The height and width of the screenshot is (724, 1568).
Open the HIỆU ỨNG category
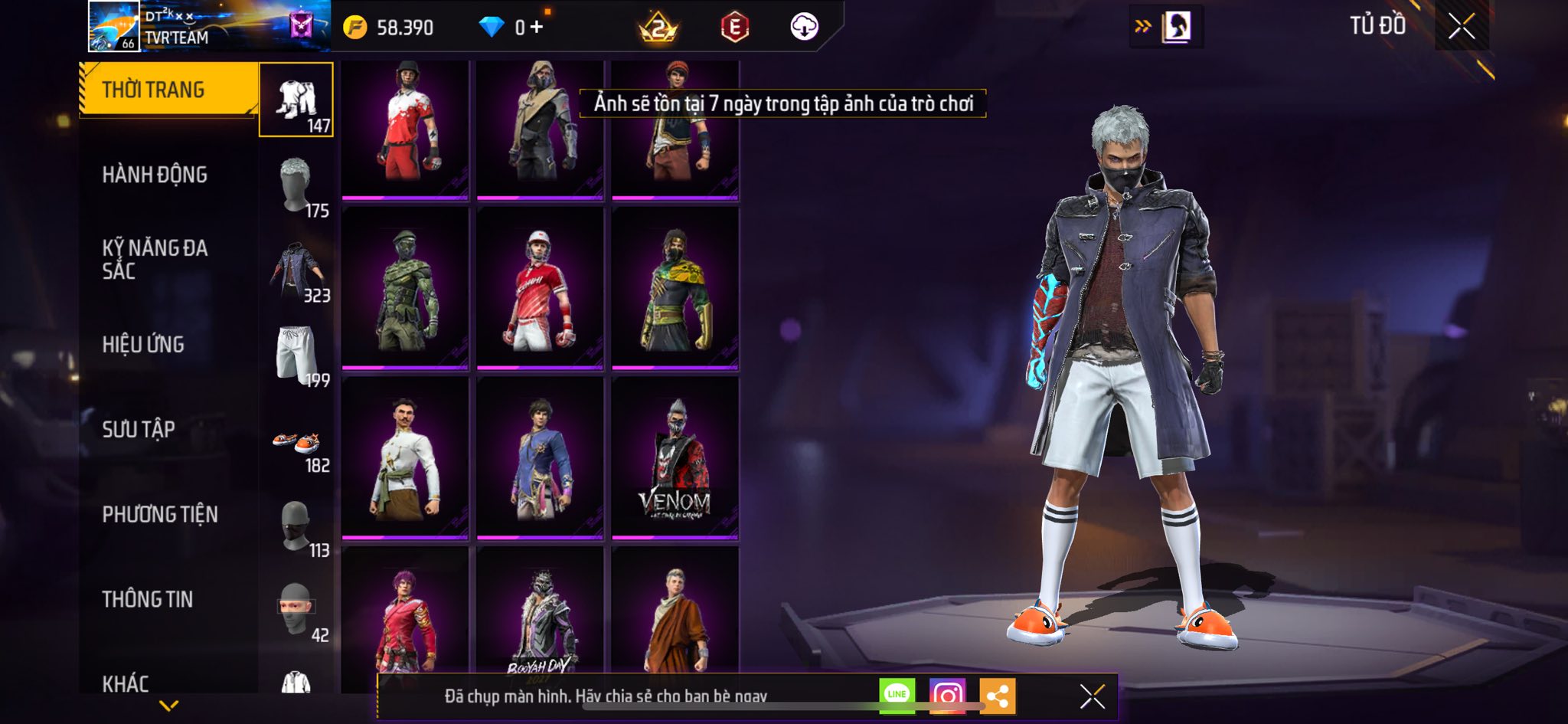143,345
